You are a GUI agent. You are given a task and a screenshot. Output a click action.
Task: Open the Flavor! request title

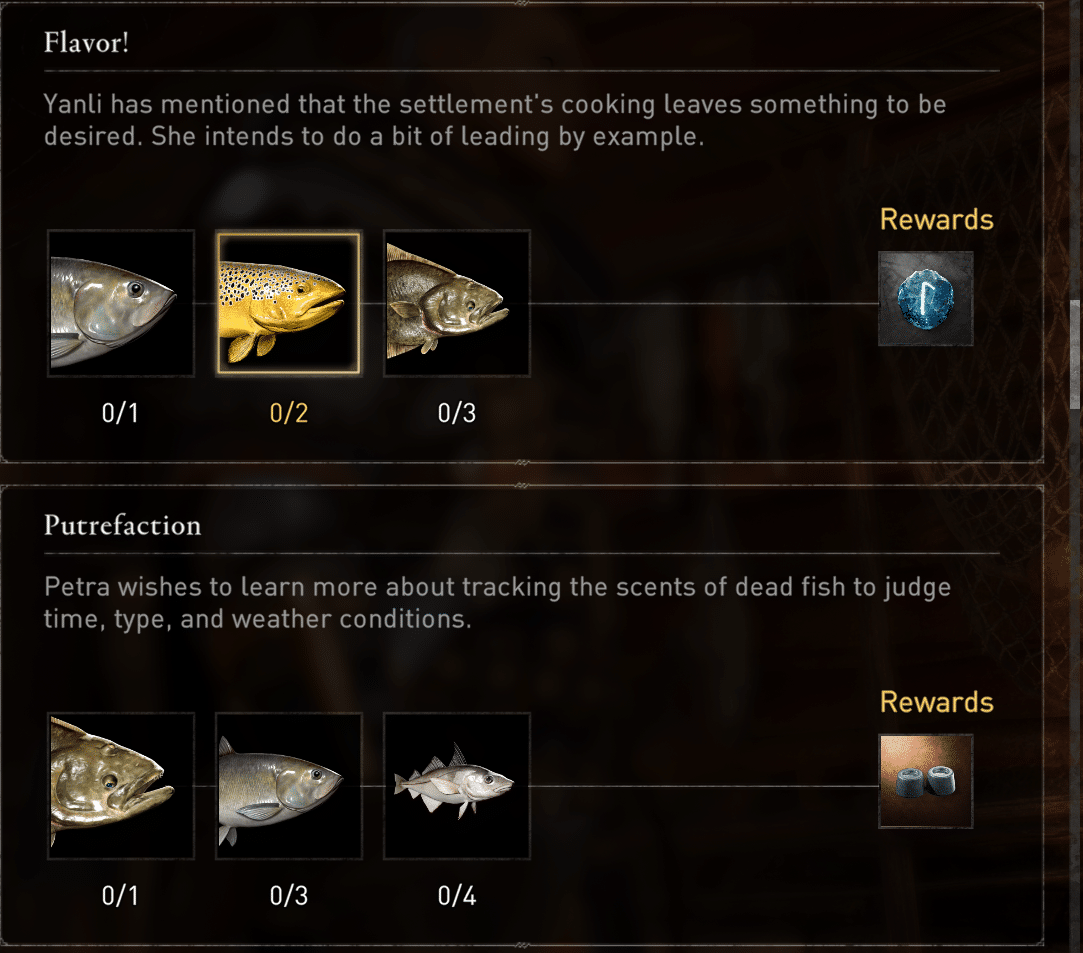coord(86,44)
